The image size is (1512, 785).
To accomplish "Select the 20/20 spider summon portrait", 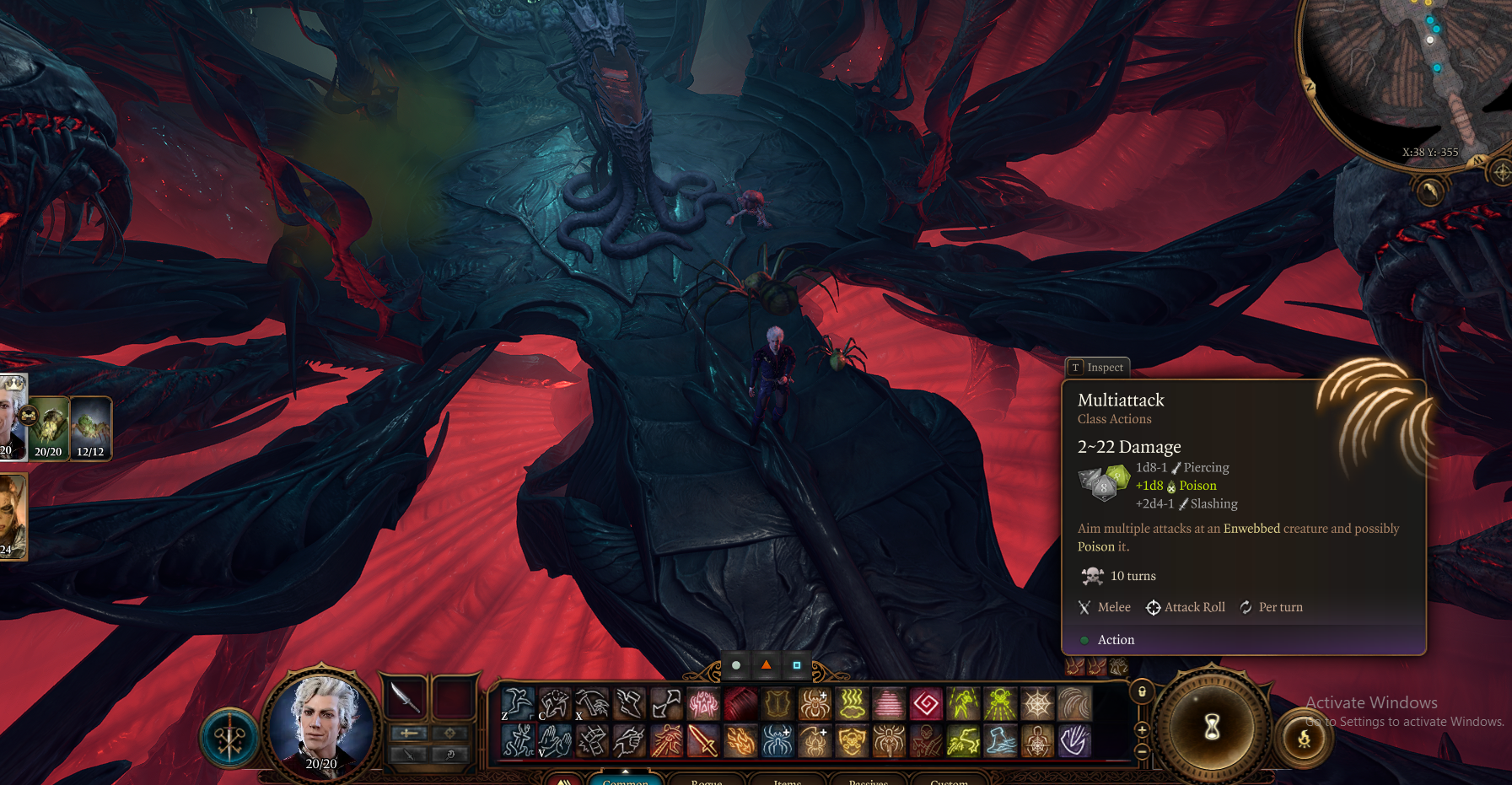I will tap(50, 427).
